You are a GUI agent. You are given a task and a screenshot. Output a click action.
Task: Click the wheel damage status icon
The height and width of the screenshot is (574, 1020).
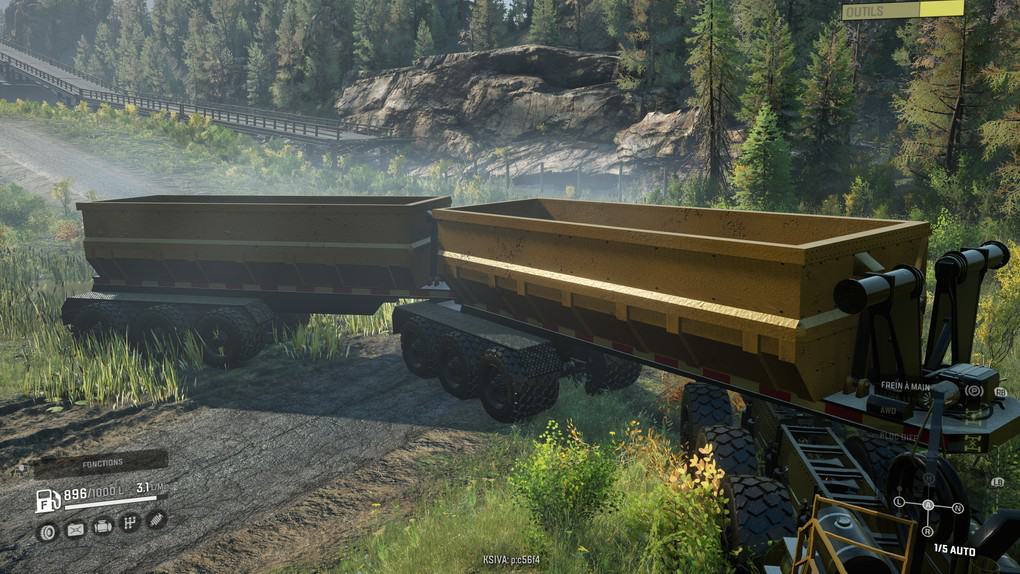coord(47,531)
